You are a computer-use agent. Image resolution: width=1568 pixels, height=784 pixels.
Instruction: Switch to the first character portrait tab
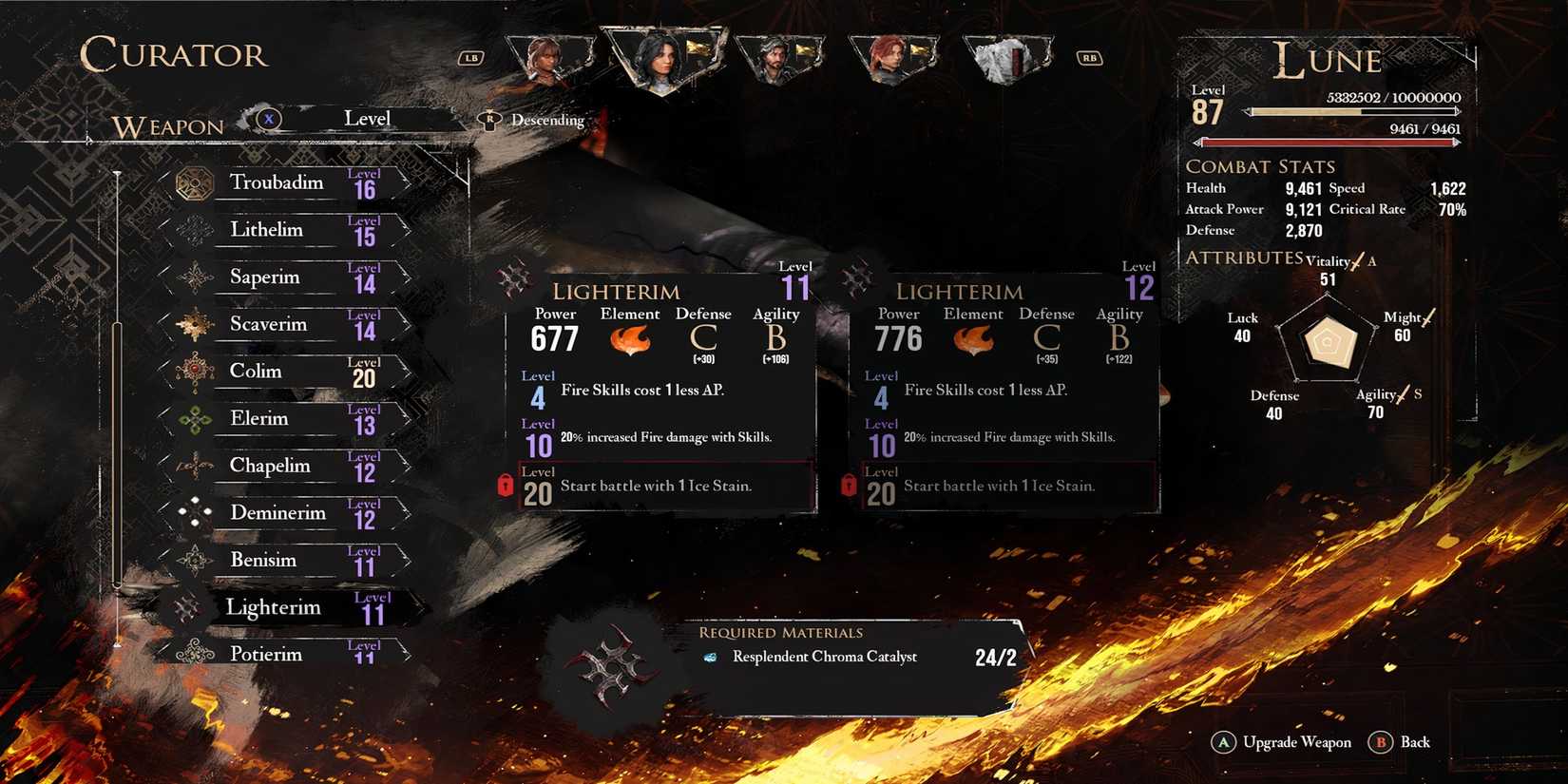pos(549,57)
